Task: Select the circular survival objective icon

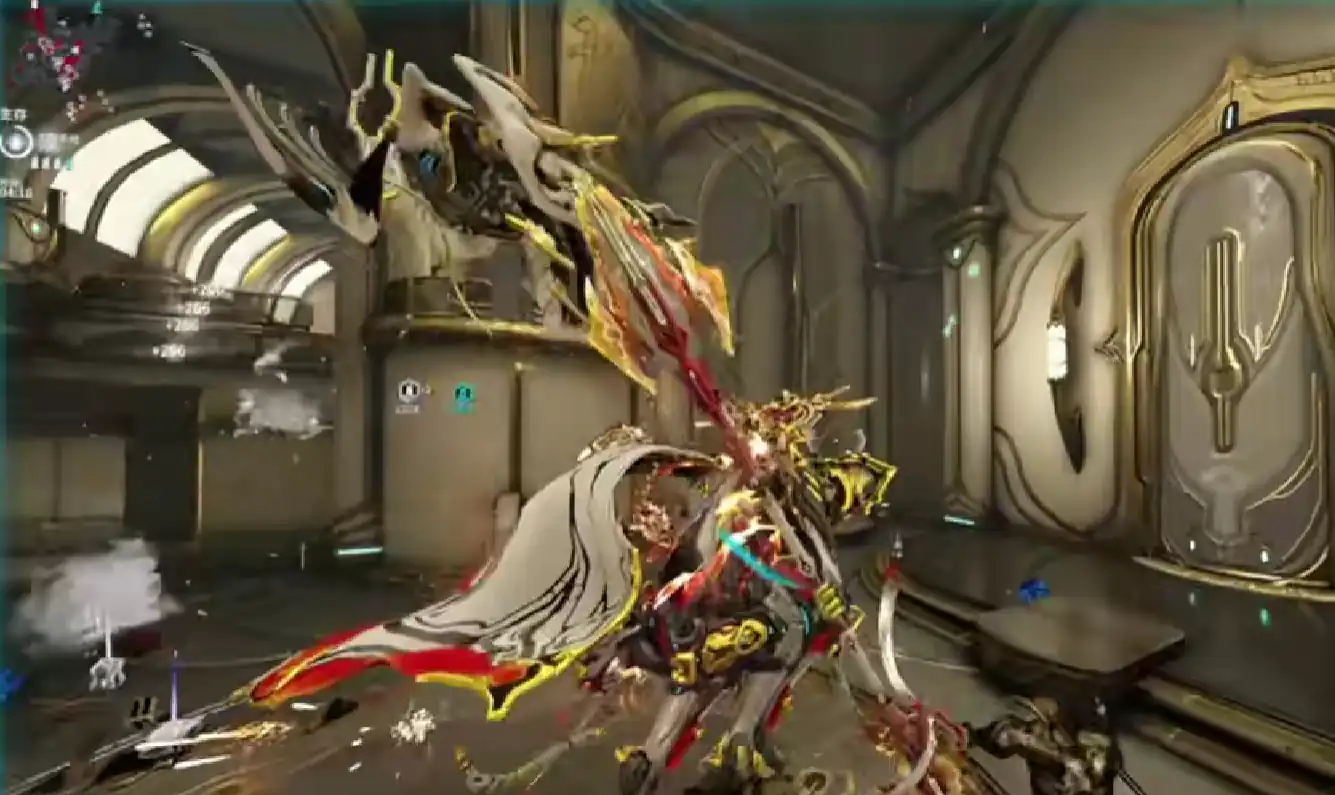Action: 17,143
